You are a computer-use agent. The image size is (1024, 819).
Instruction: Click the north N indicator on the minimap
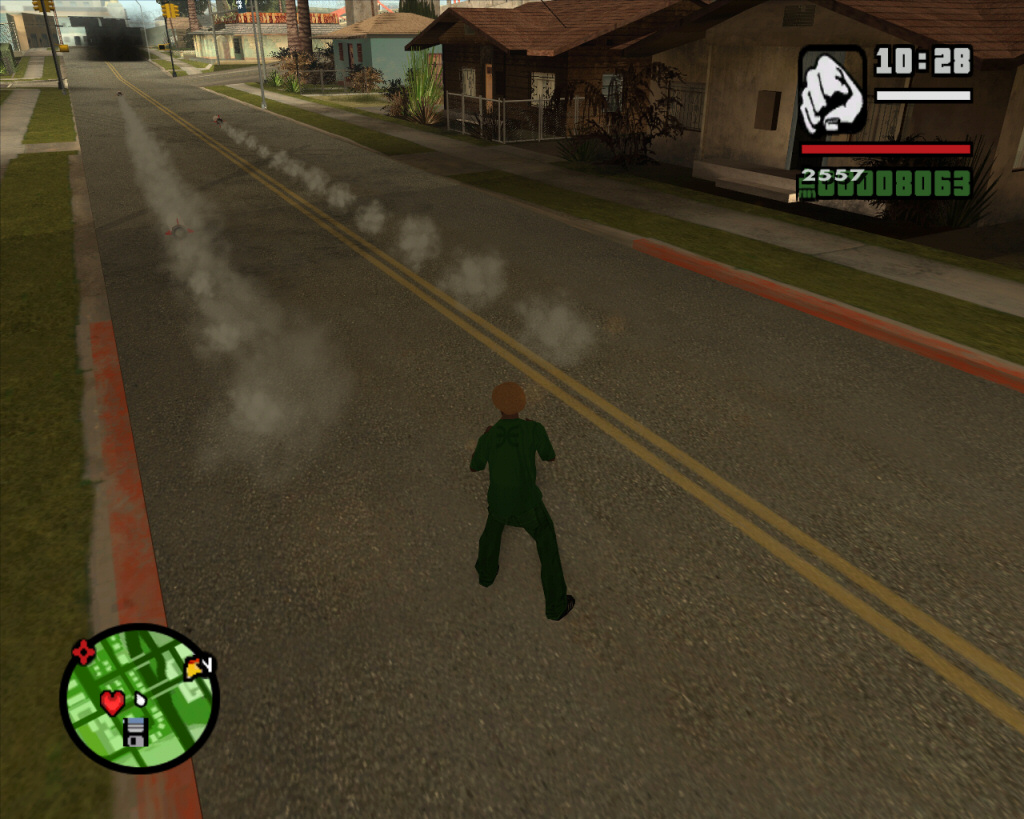click(x=208, y=662)
